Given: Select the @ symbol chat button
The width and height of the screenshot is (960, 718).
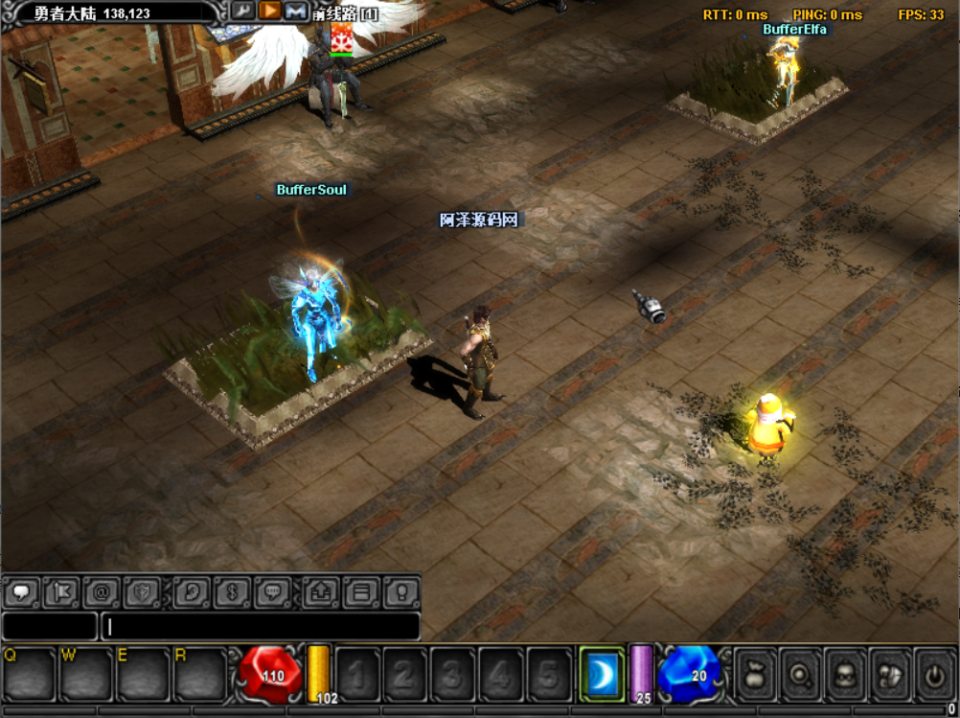Looking at the screenshot, I should 101,592.
